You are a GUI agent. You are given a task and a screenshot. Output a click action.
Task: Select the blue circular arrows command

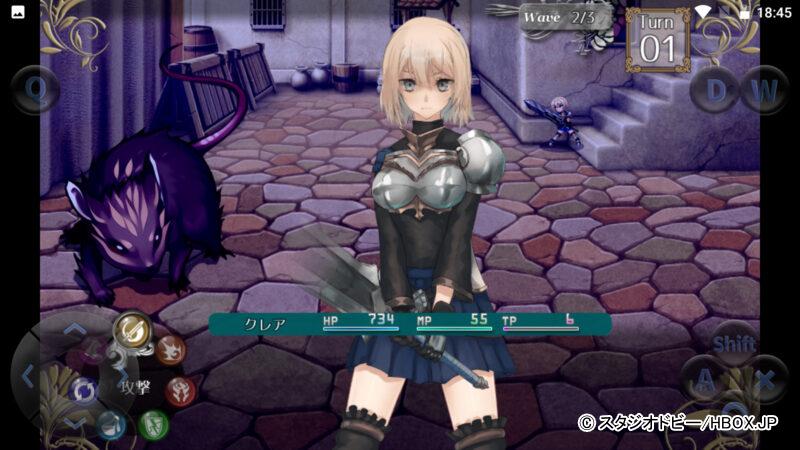(83, 390)
